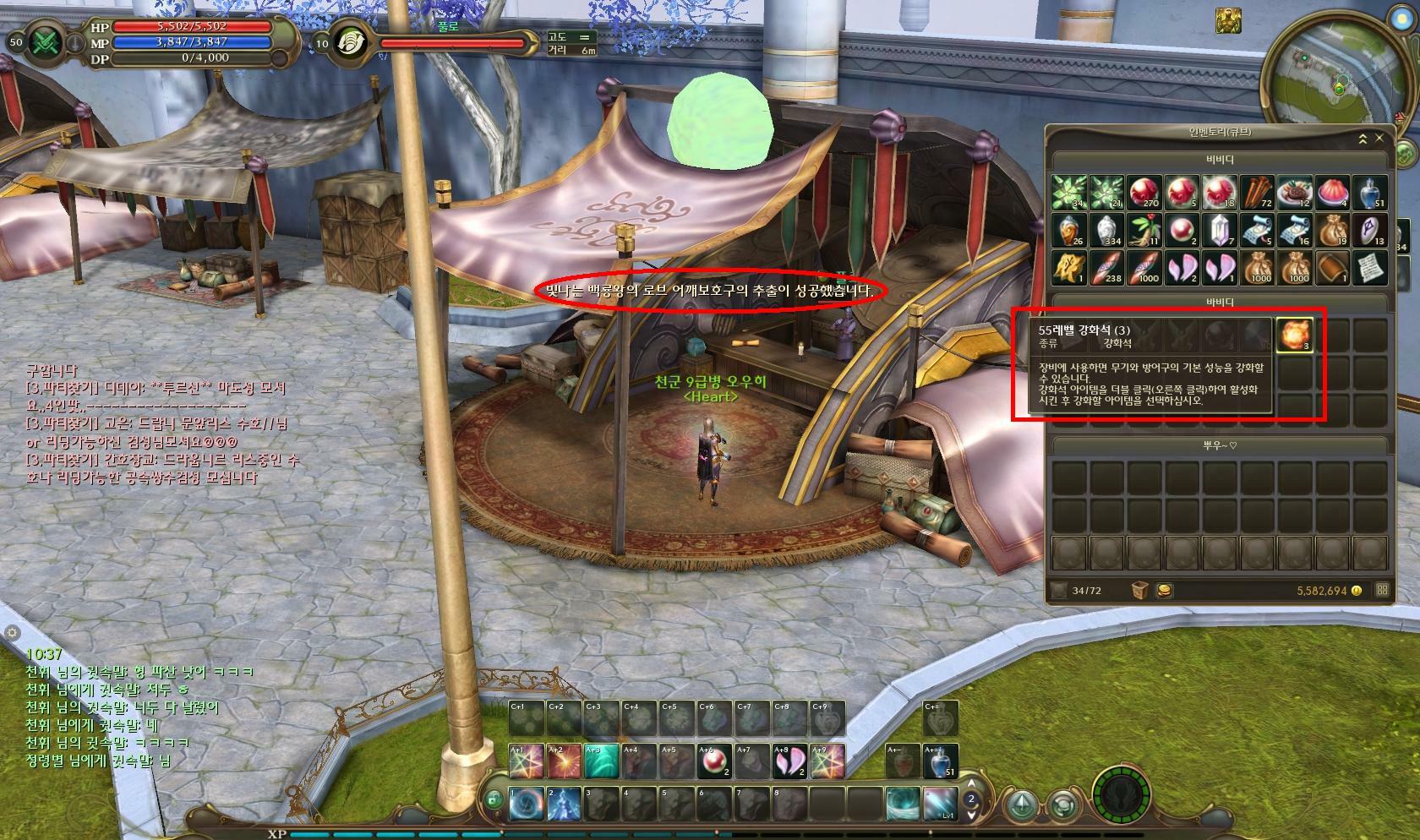Toggle the inventory grid layout button
The width and height of the screenshot is (1420, 840).
point(1382,590)
